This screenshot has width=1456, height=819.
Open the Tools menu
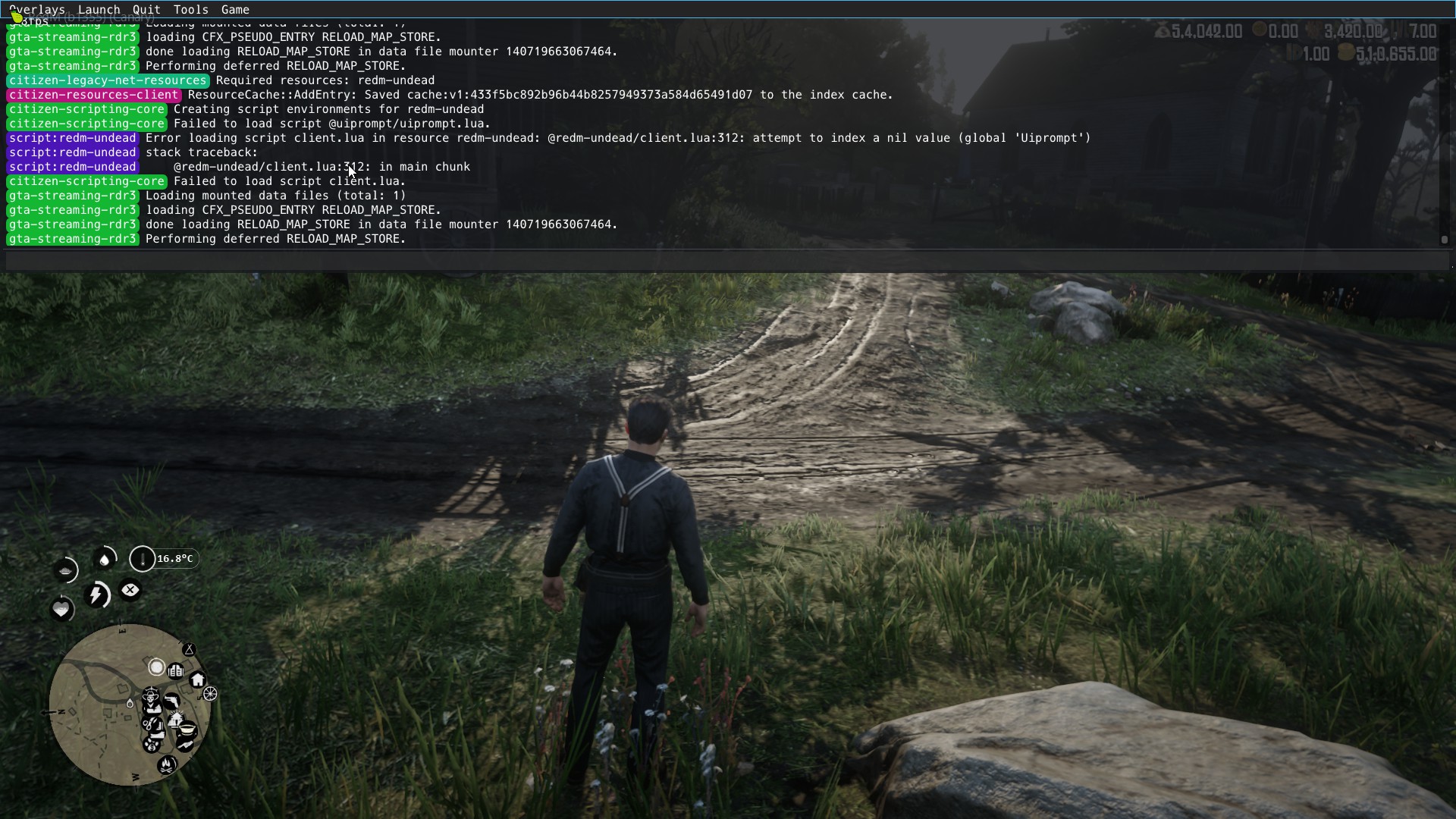point(190,9)
